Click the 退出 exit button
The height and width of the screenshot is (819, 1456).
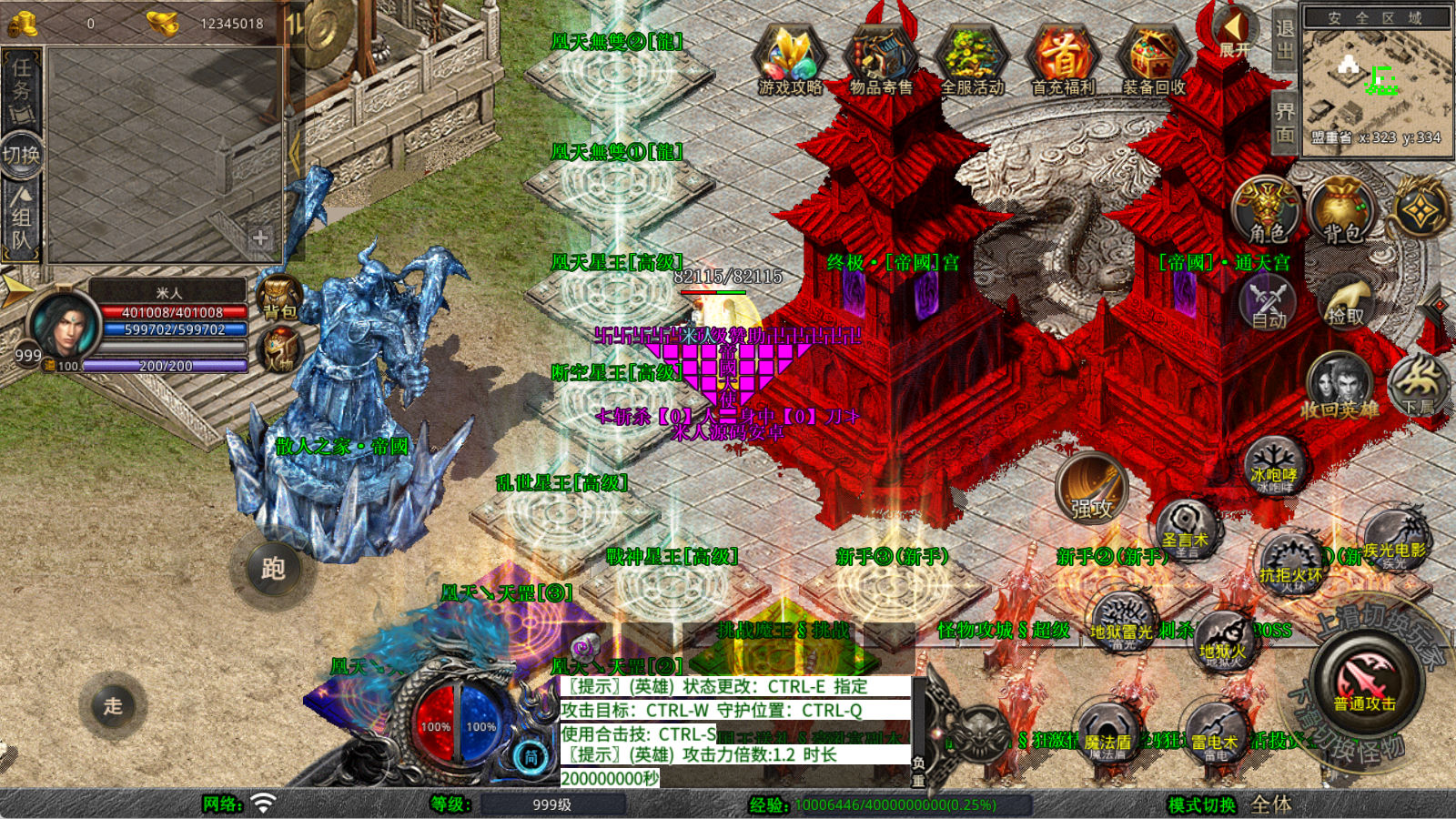[1284, 40]
